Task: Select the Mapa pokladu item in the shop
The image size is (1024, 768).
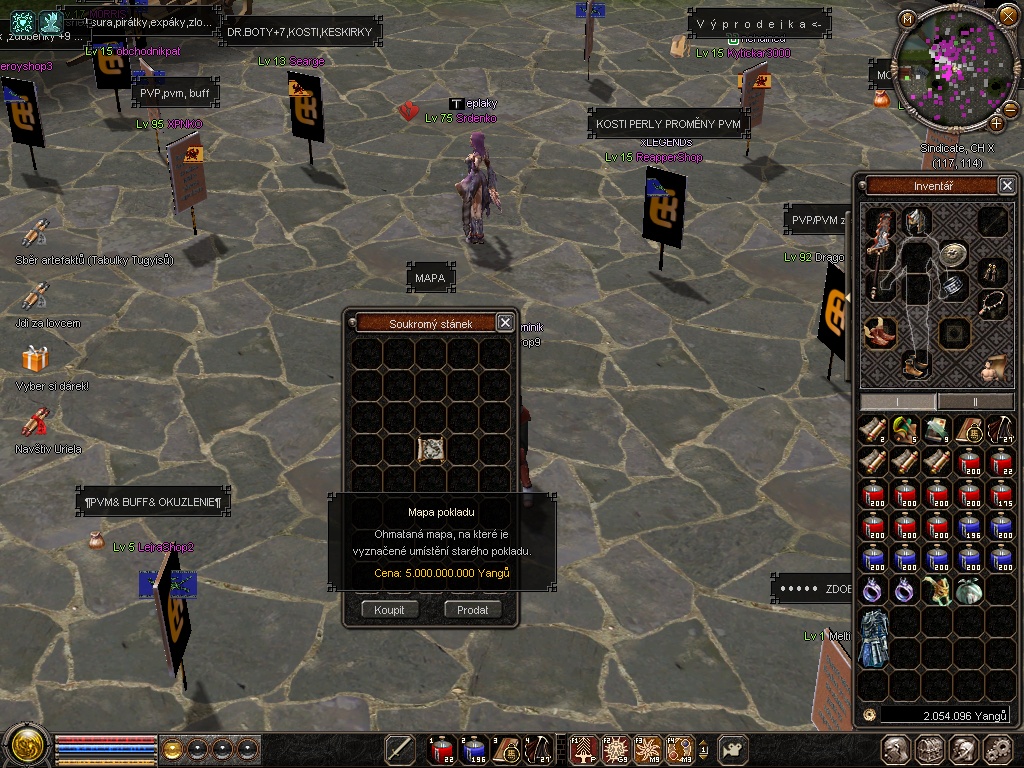Action: click(431, 450)
